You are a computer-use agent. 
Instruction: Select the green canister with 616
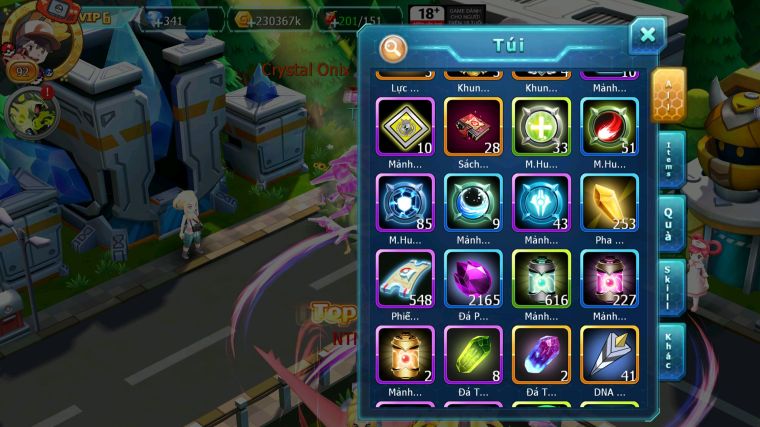click(x=541, y=279)
